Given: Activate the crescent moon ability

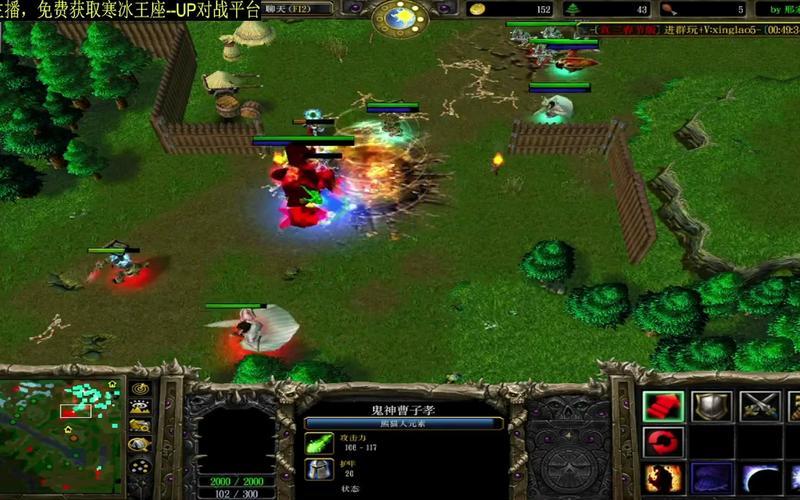Looking at the screenshot, I should (759, 477).
